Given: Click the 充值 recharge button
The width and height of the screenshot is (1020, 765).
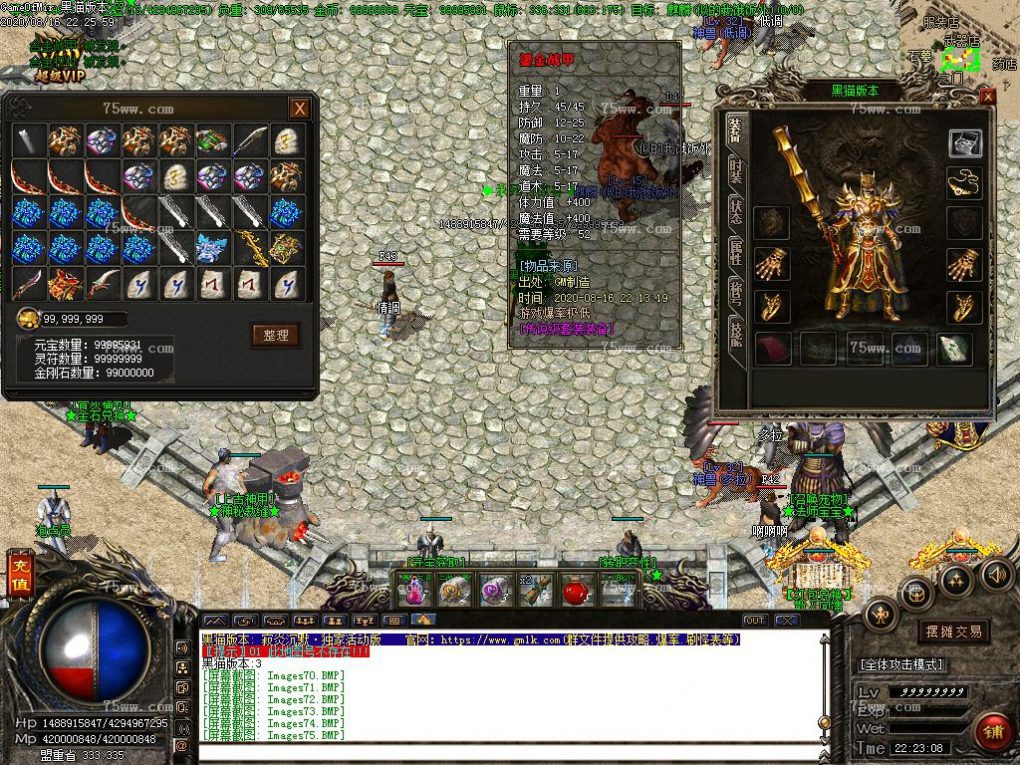Looking at the screenshot, I should coord(20,577).
